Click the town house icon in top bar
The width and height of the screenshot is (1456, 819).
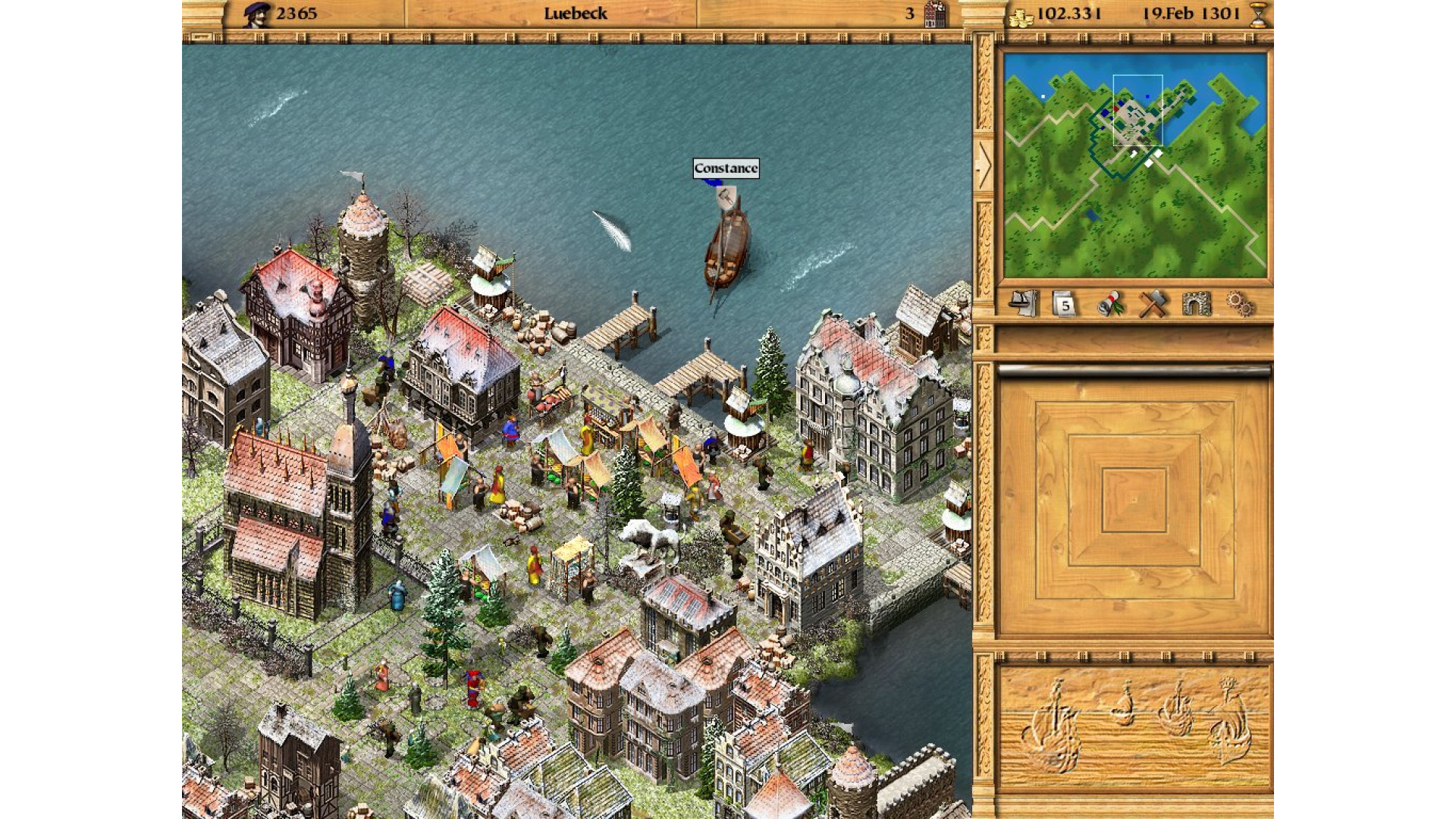[x=936, y=14]
